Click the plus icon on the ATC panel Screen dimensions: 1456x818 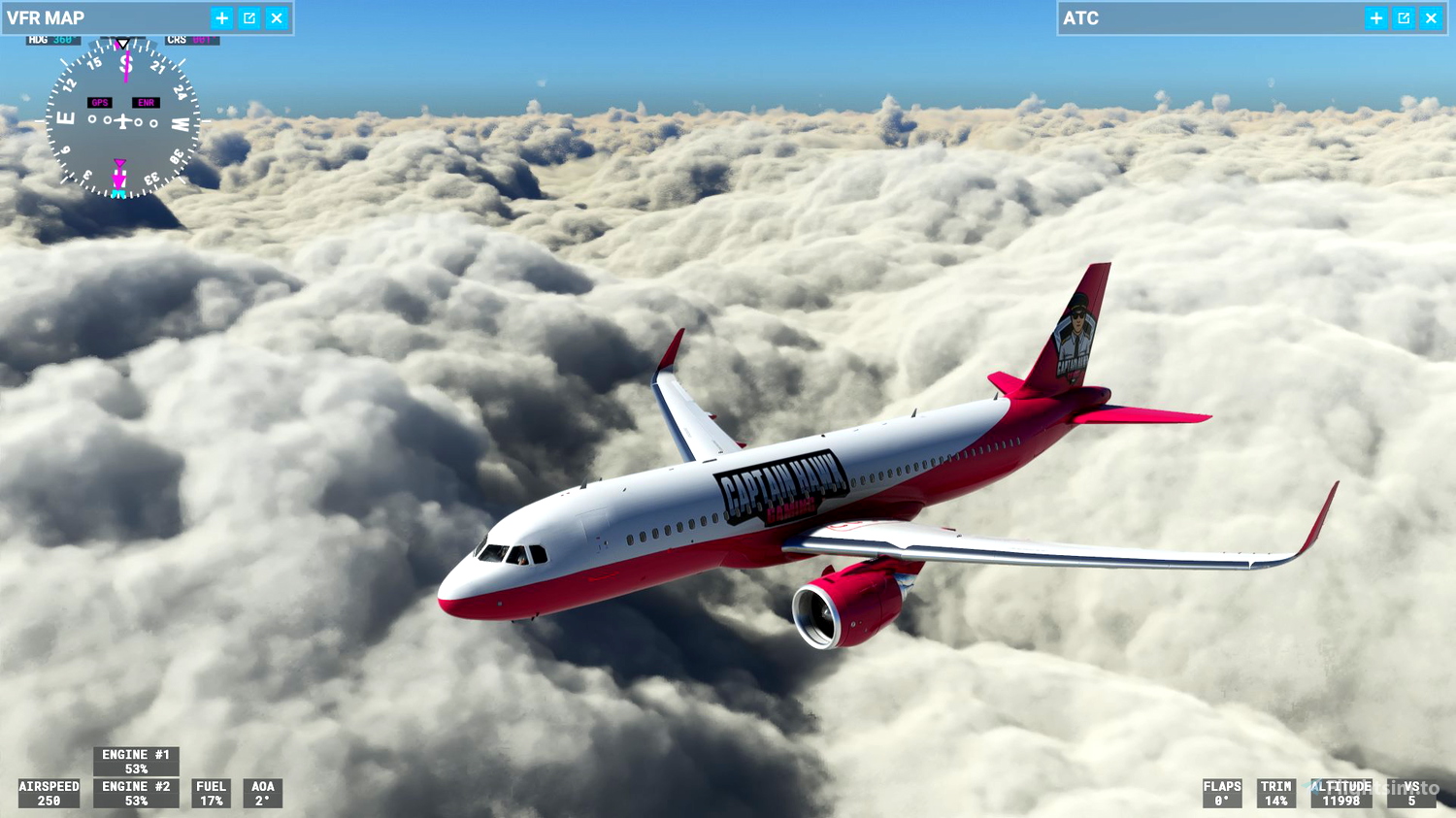pyautogui.click(x=1375, y=17)
